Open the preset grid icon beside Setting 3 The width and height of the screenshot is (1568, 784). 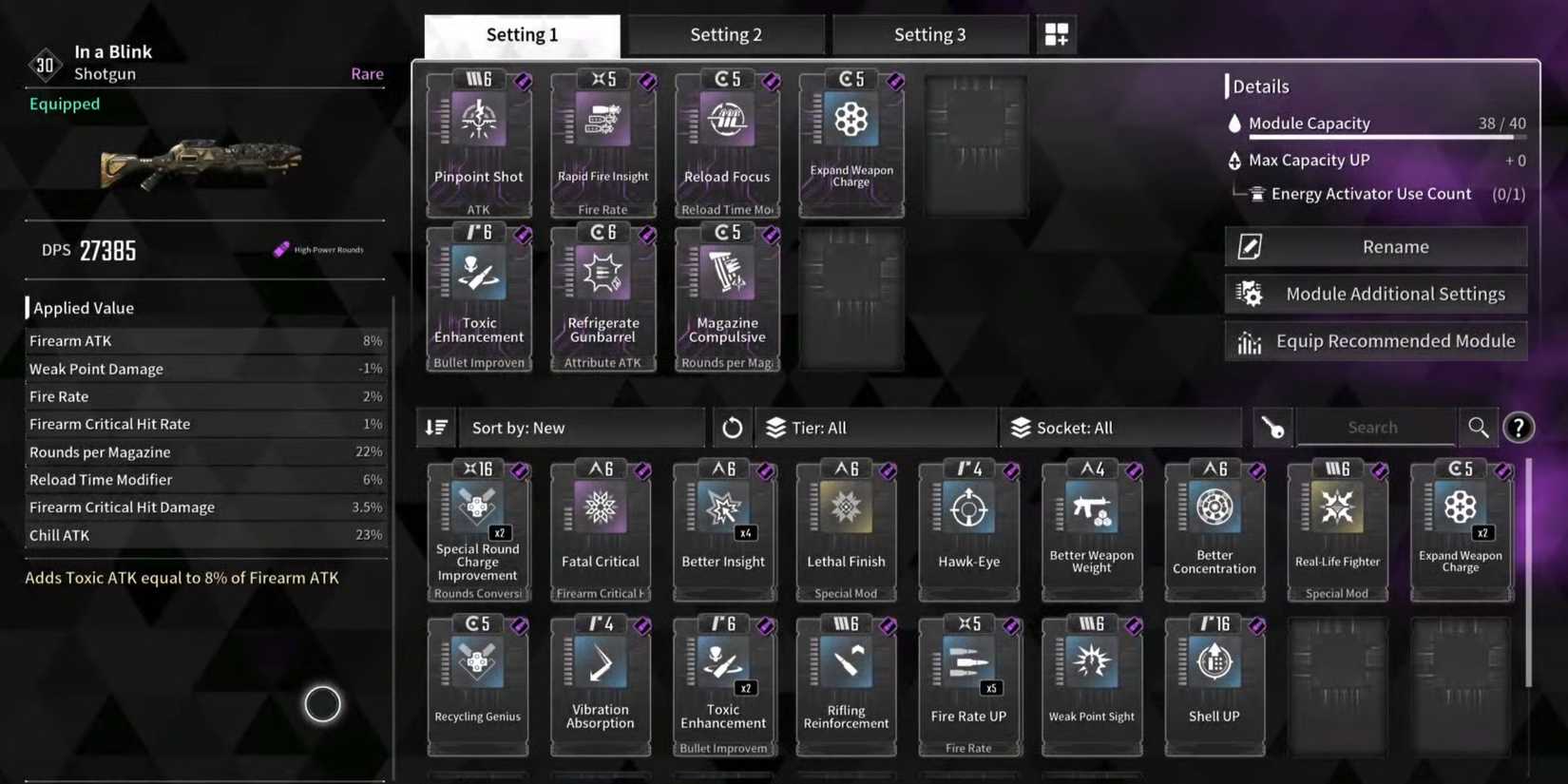(x=1055, y=32)
